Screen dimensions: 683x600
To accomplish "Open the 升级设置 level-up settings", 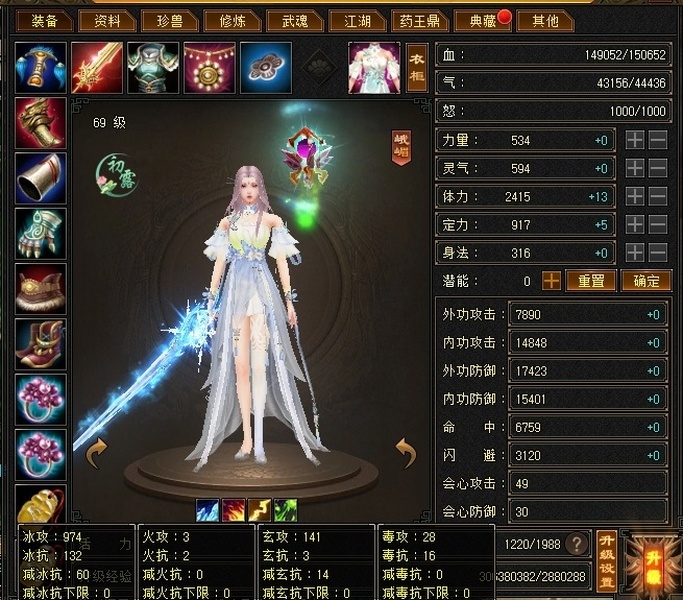I will [606, 558].
